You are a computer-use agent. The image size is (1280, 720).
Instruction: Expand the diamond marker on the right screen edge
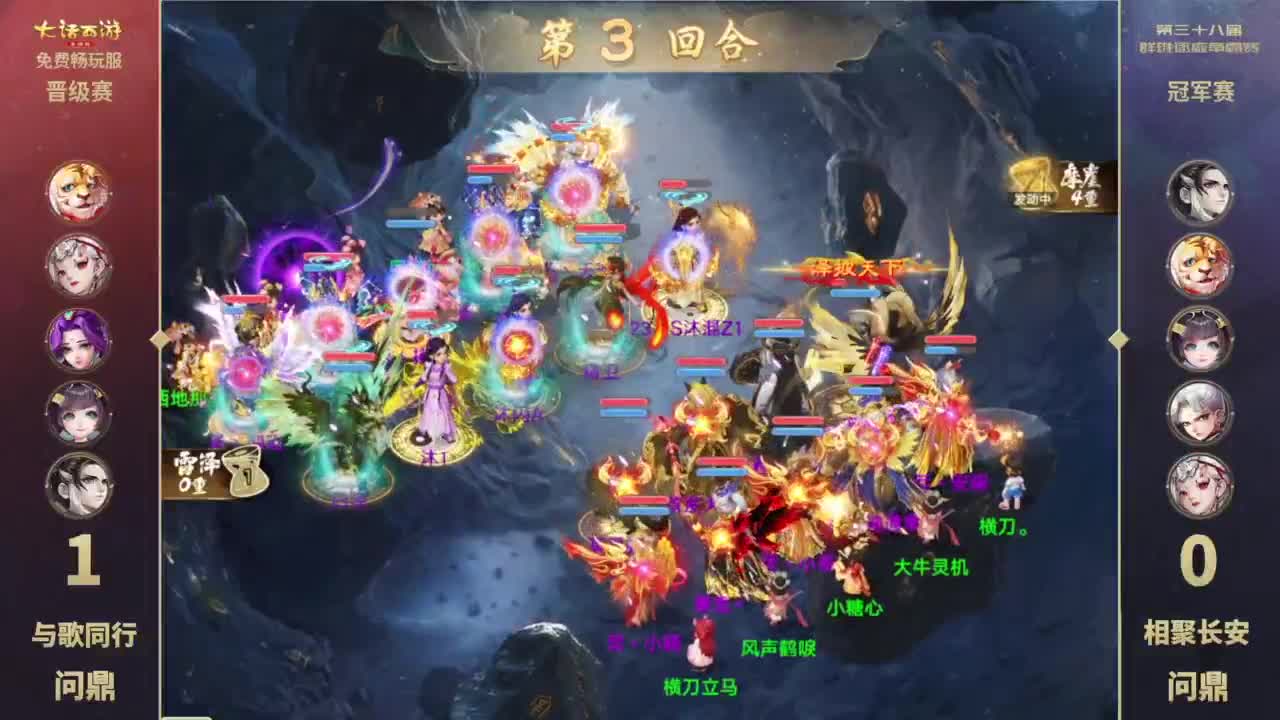1120,339
